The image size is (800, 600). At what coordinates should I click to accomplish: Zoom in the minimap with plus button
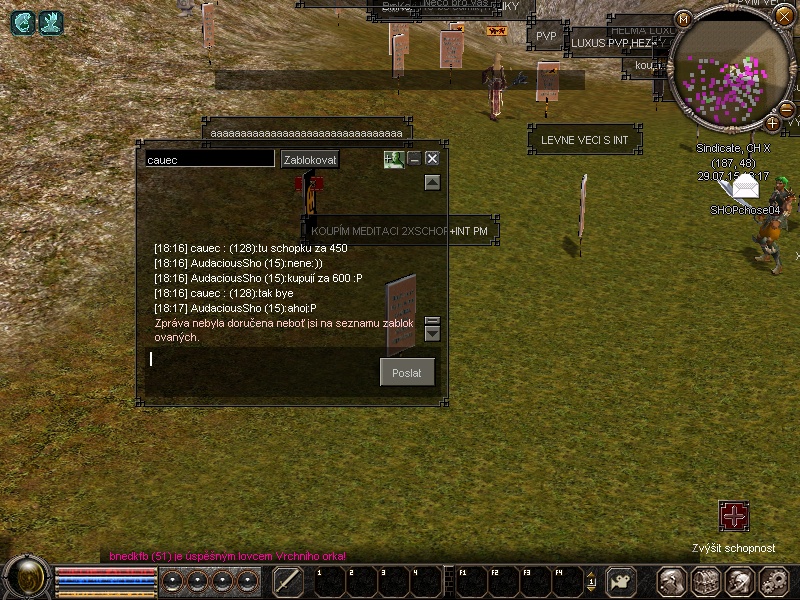(x=772, y=123)
